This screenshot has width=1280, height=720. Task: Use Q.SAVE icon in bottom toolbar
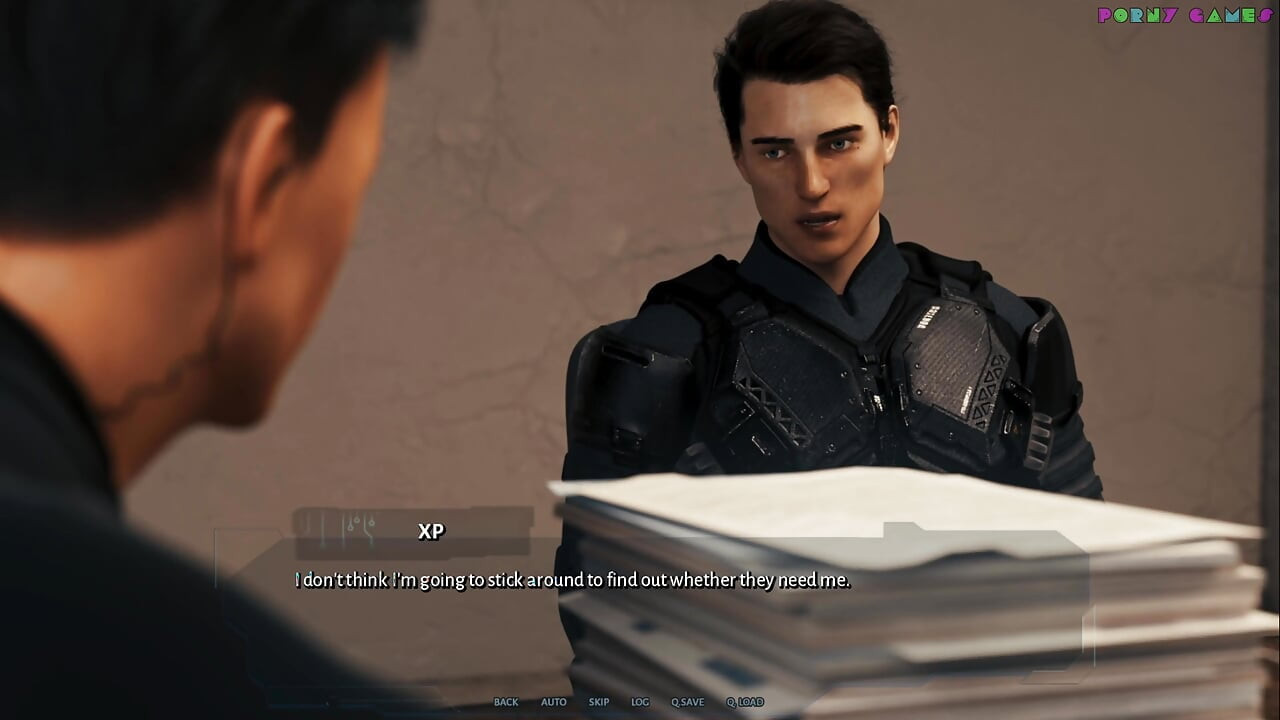[687, 702]
